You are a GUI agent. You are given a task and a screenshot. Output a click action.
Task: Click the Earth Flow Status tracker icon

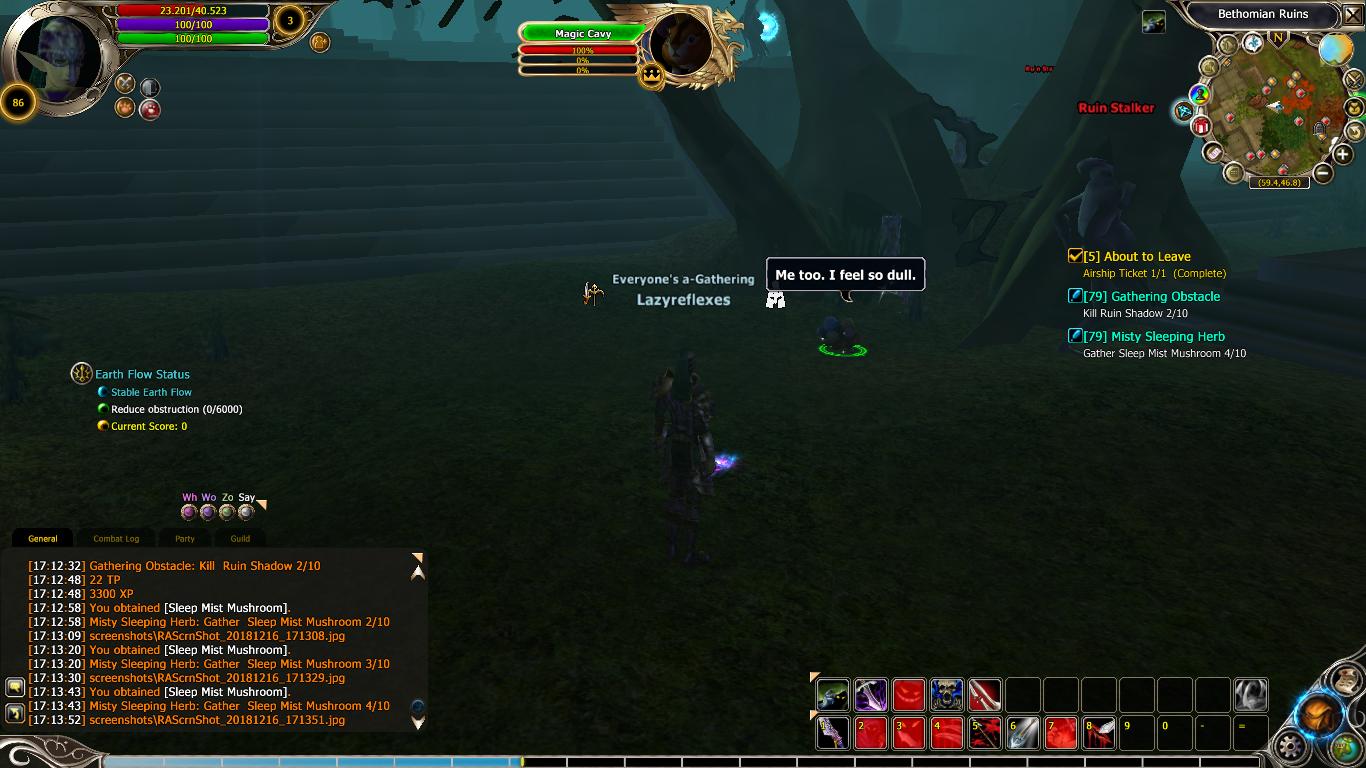click(82, 374)
